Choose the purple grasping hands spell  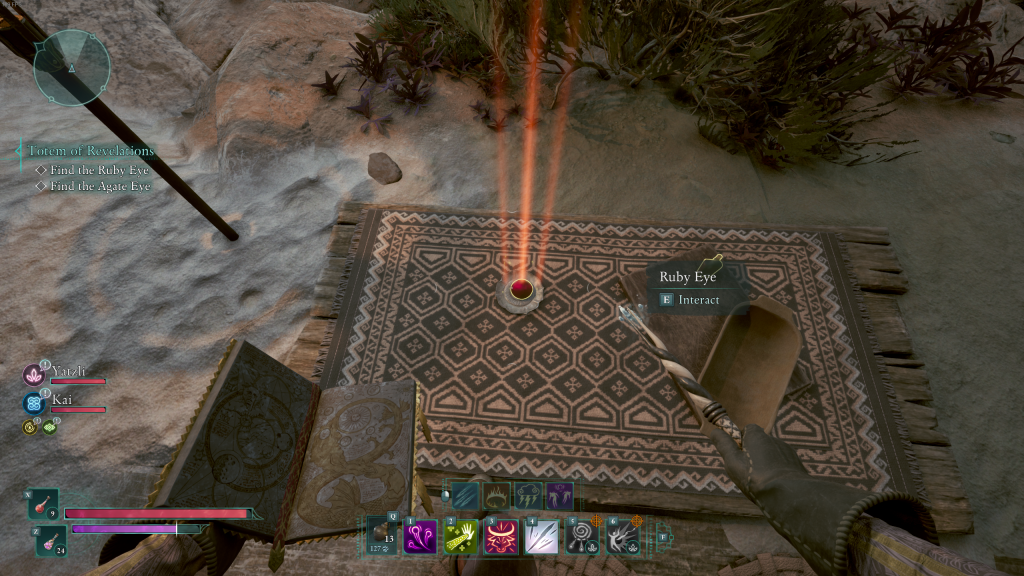pos(559,495)
